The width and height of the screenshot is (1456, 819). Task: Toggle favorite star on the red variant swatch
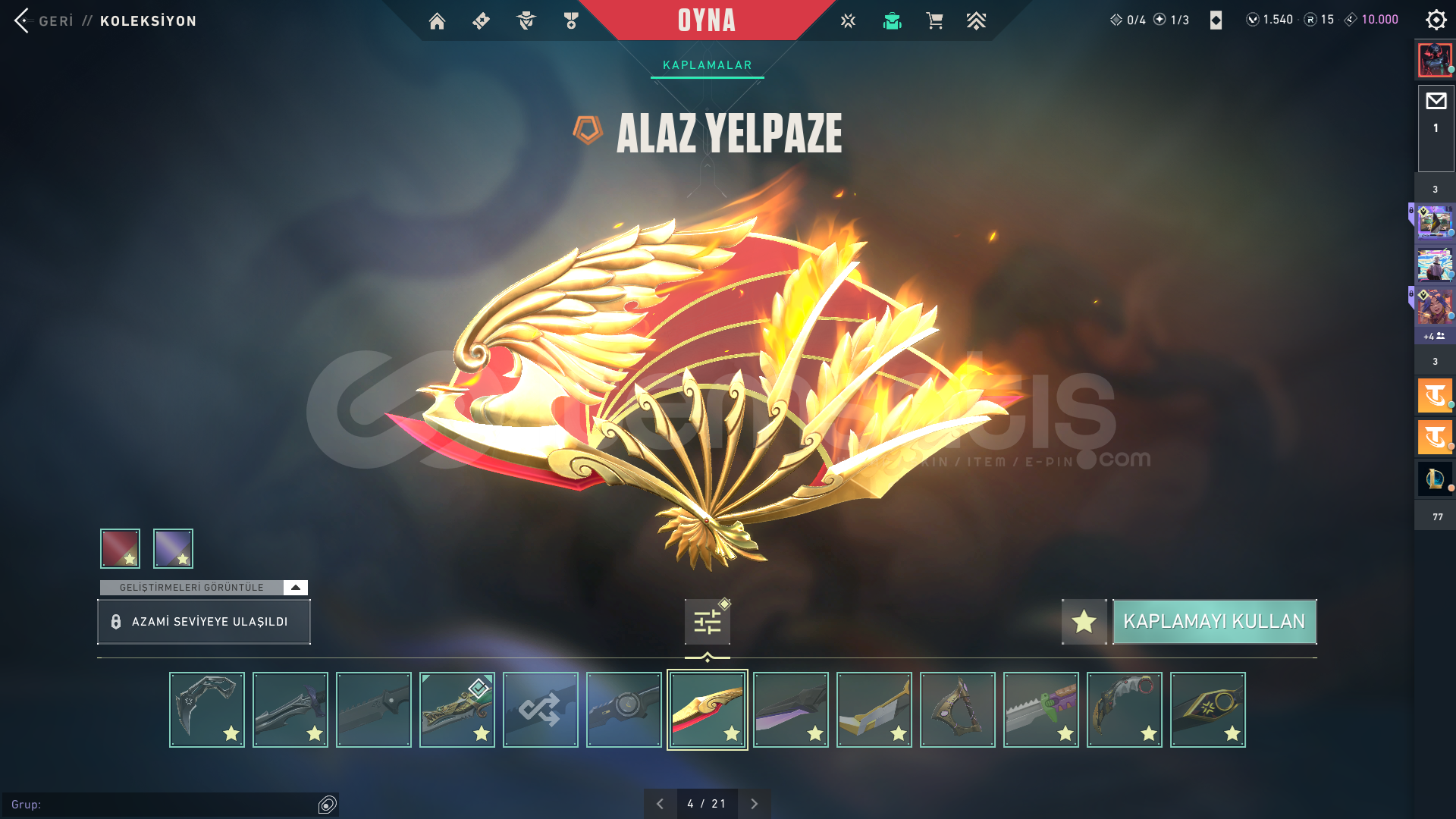point(129,561)
